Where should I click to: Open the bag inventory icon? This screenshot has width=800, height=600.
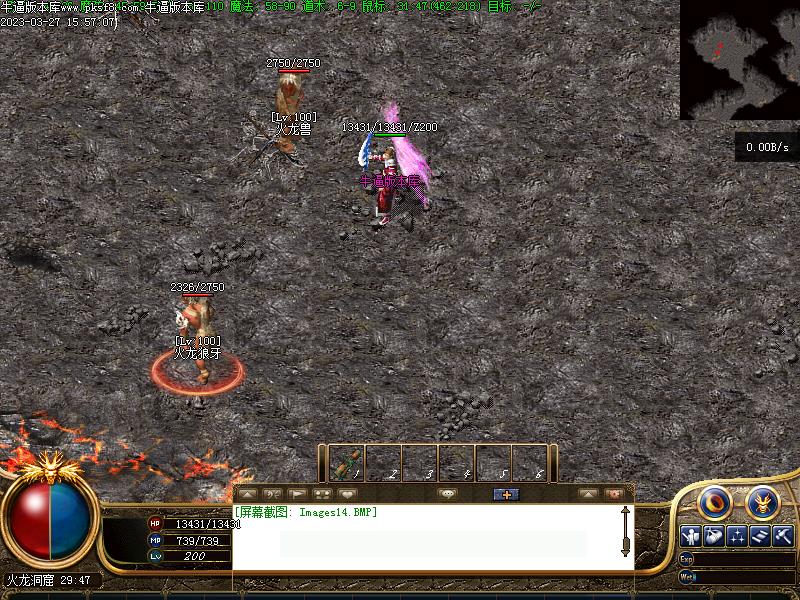point(714,536)
